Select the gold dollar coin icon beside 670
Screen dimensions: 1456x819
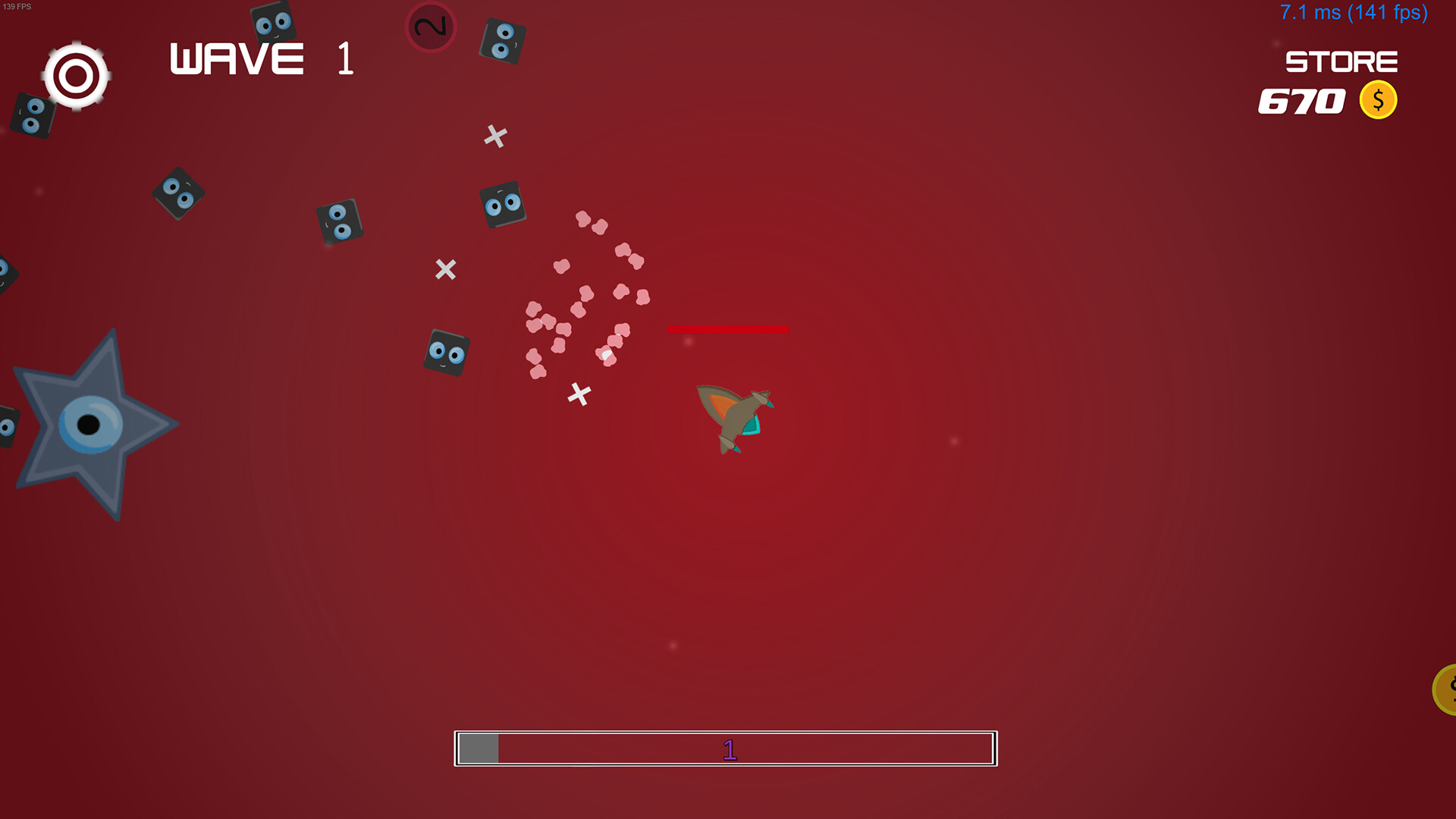point(1379,99)
